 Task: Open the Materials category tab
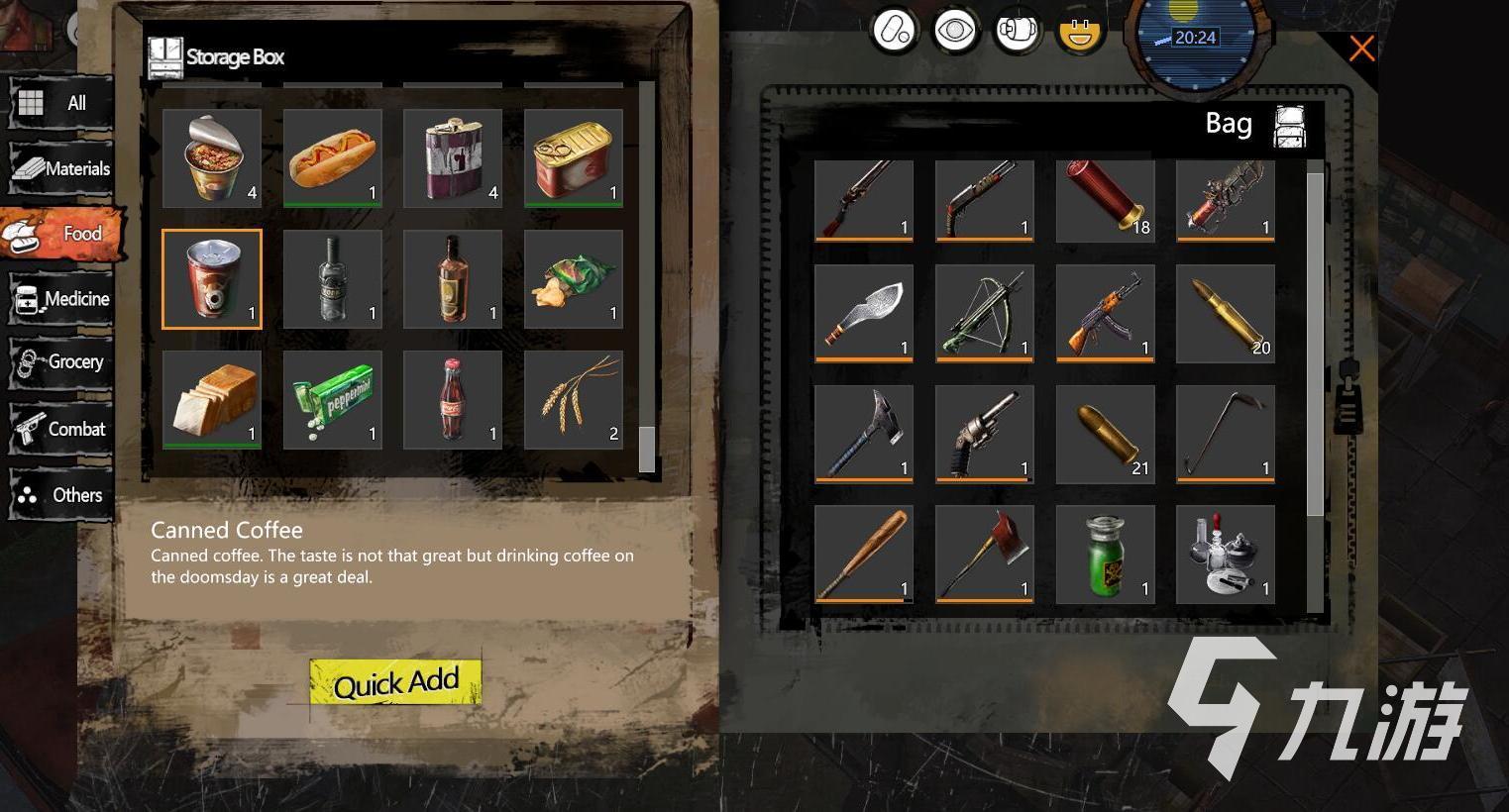[60, 168]
